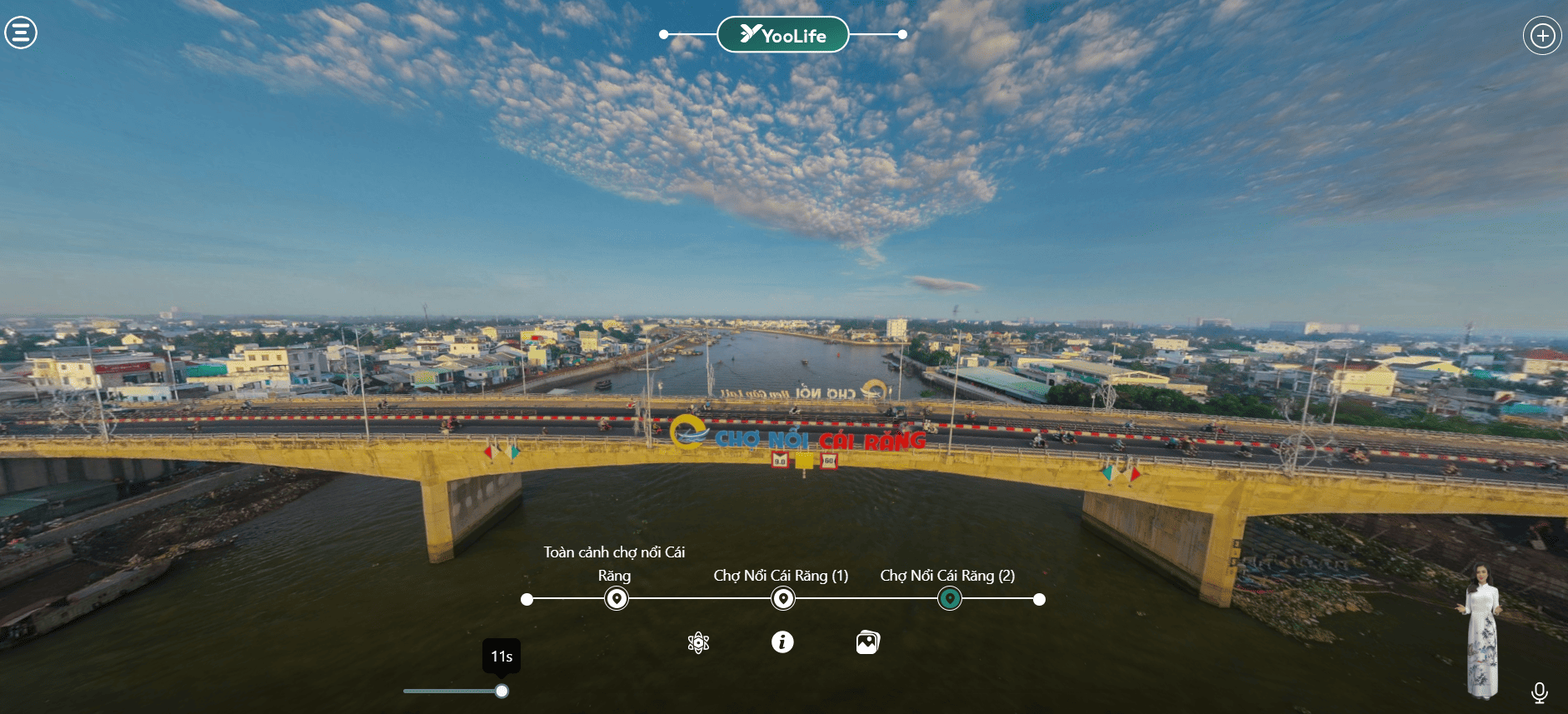Click the YooLife logo badge
Image resolution: width=1568 pixels, height=714 pixels.
(x=782, y=35)
